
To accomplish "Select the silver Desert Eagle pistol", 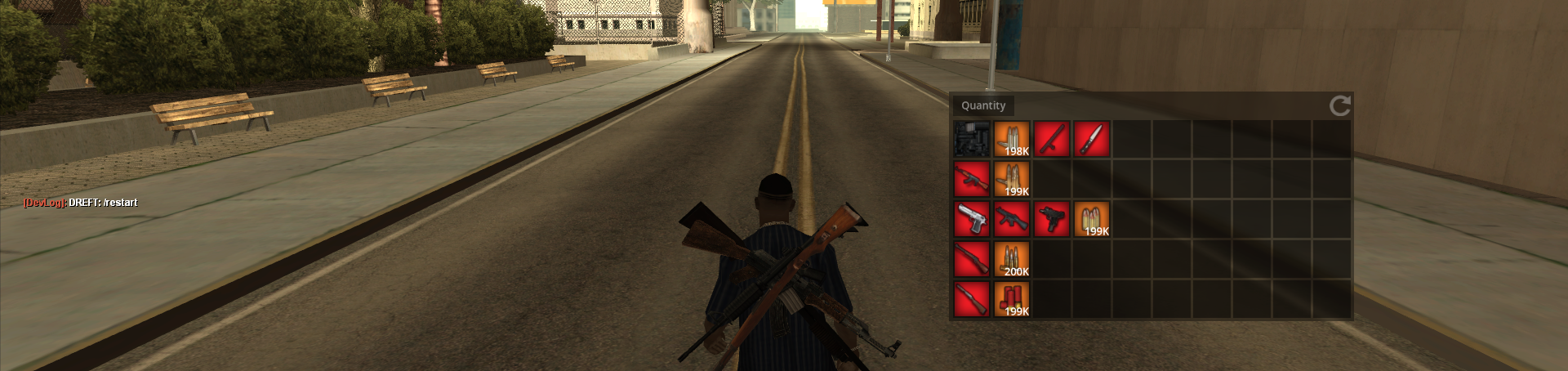I will click(972, 219).
